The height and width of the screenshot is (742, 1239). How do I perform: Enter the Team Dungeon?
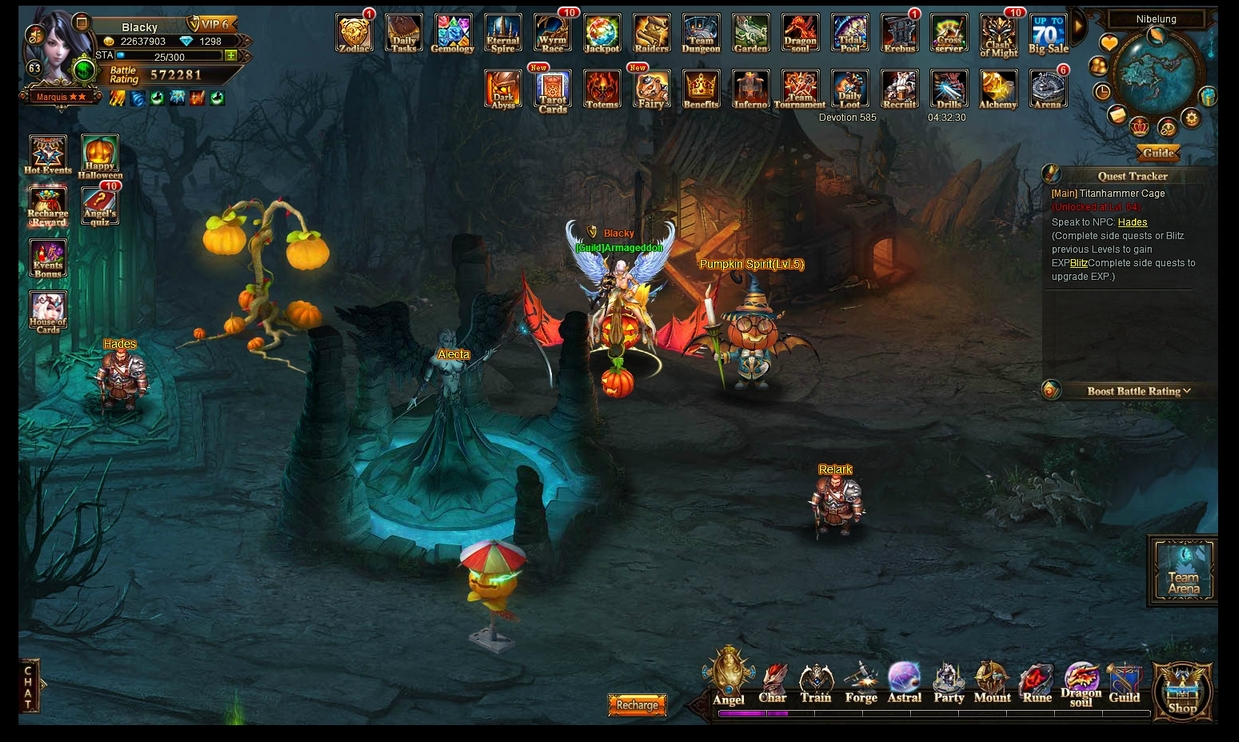point(700,33)
